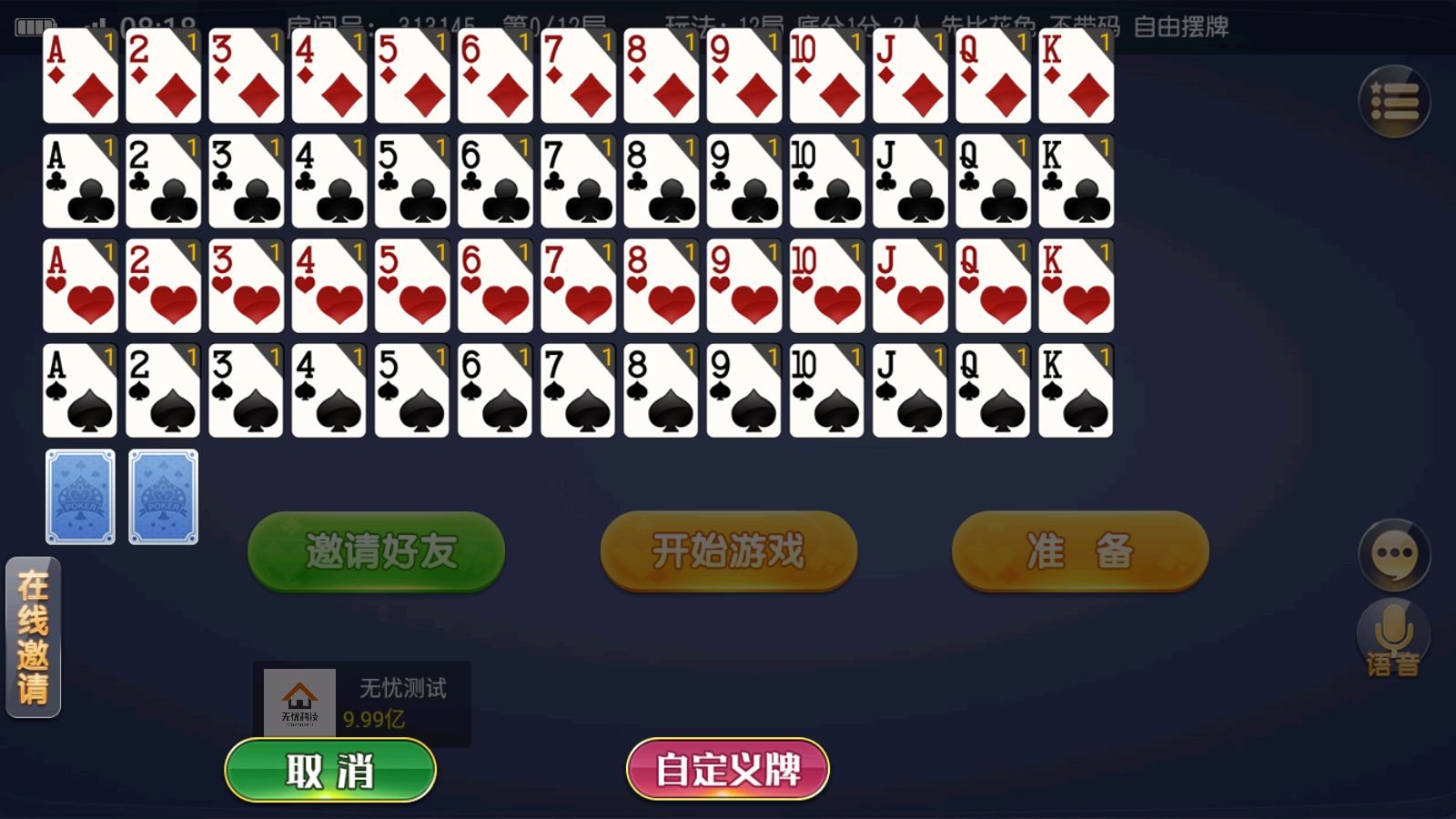Click the 取消 cancel button
Screen dimensions: 1456x819
[x=329, y=769]
